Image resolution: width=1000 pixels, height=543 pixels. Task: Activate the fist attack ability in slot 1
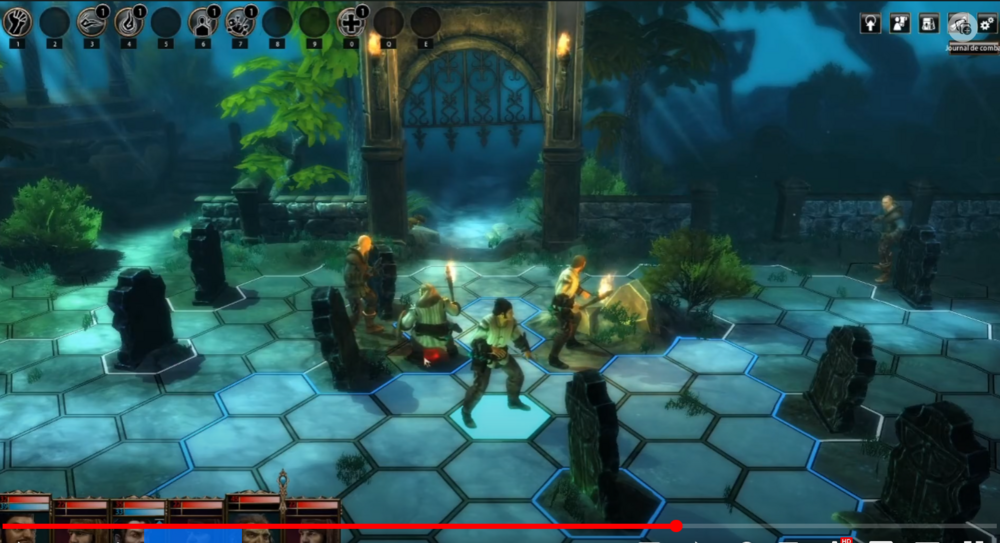coord(18,22)
